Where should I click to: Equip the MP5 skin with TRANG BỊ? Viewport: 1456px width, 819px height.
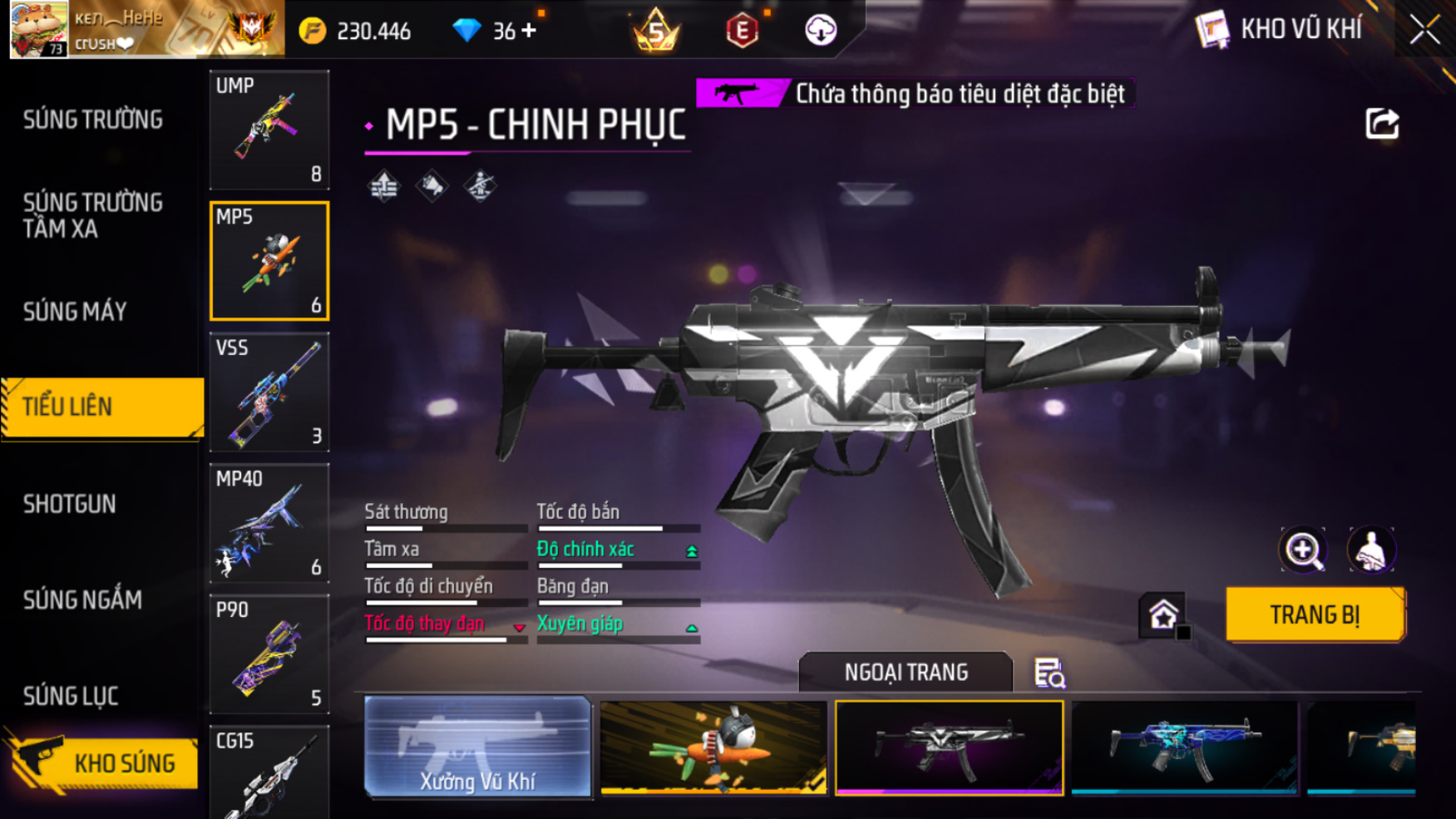click(x=1315, y=614)
